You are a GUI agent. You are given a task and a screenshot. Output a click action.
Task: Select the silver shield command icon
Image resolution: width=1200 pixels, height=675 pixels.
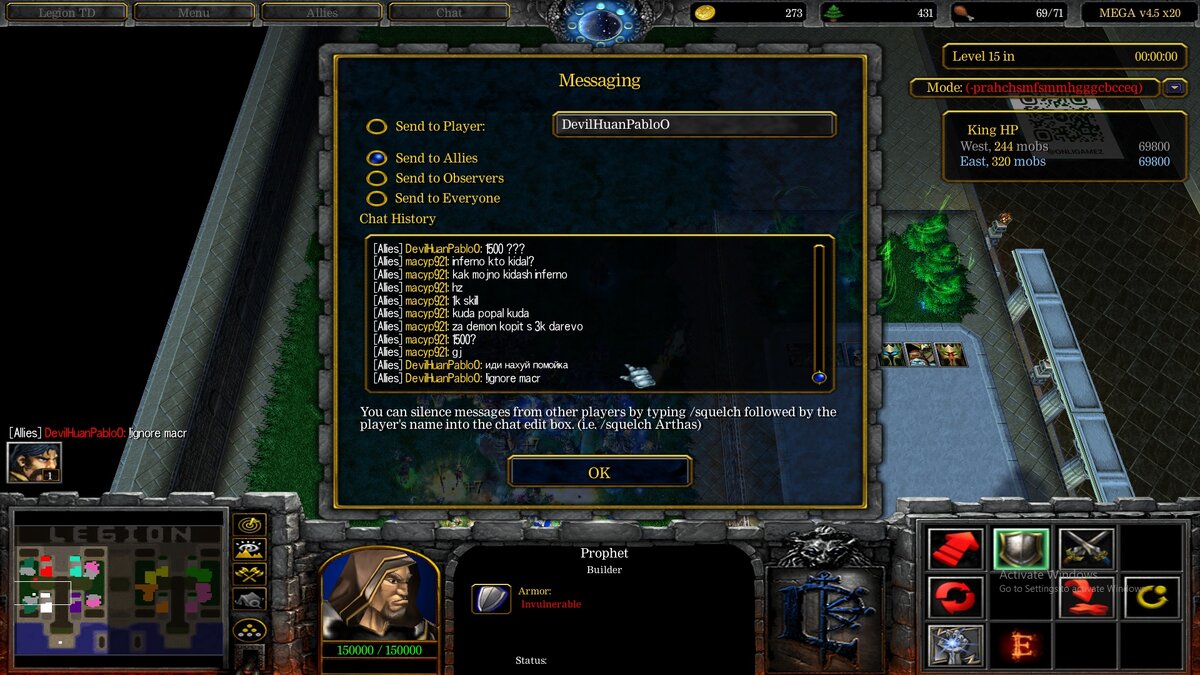(x=1021, y=549)
